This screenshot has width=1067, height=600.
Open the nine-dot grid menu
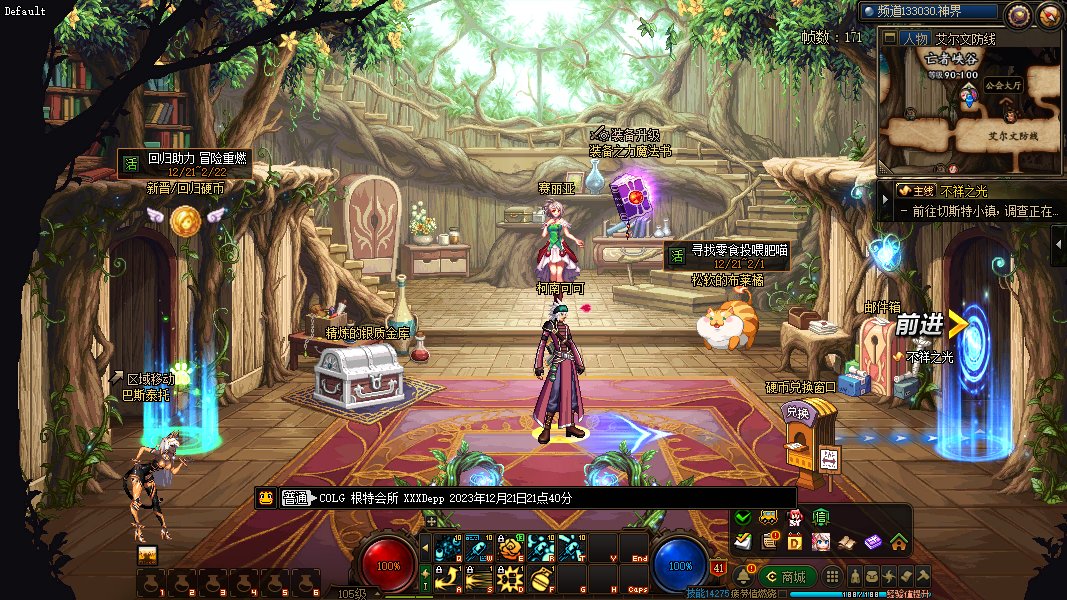click(831, 577)
